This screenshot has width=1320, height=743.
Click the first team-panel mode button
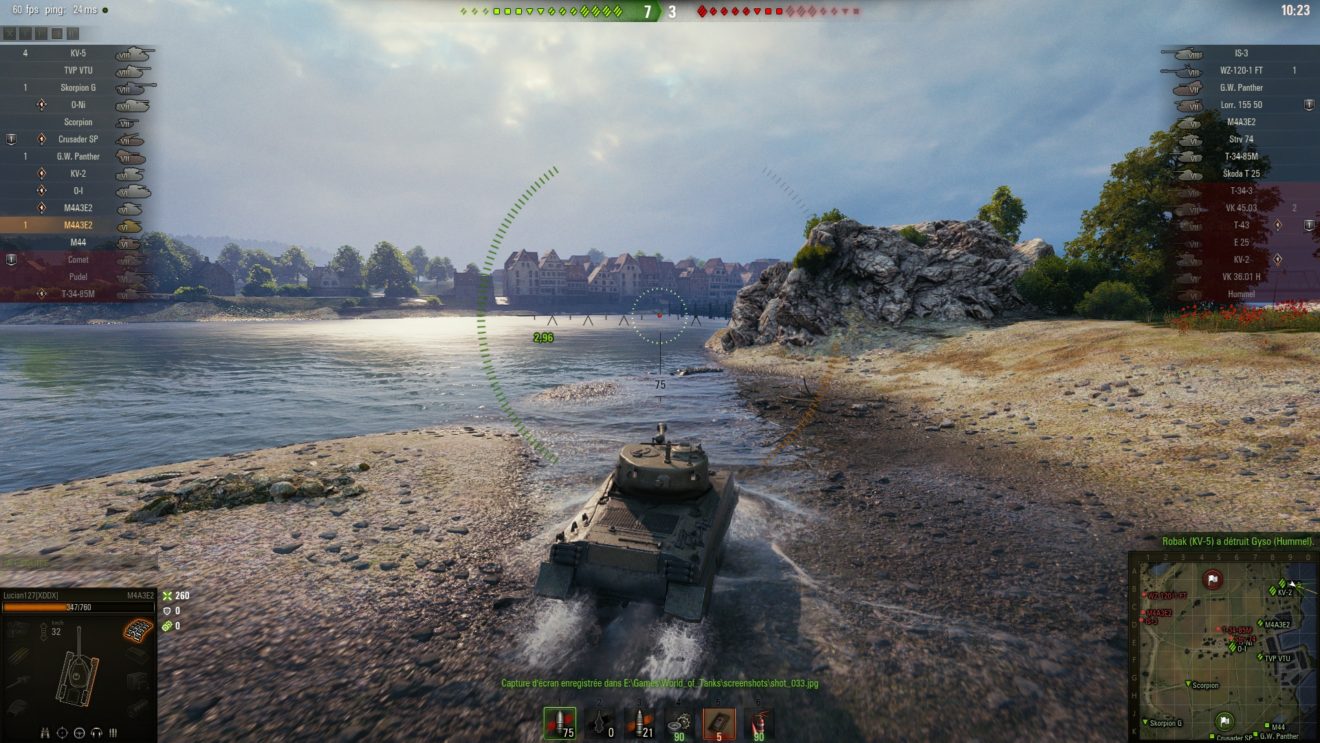point(10,33)
